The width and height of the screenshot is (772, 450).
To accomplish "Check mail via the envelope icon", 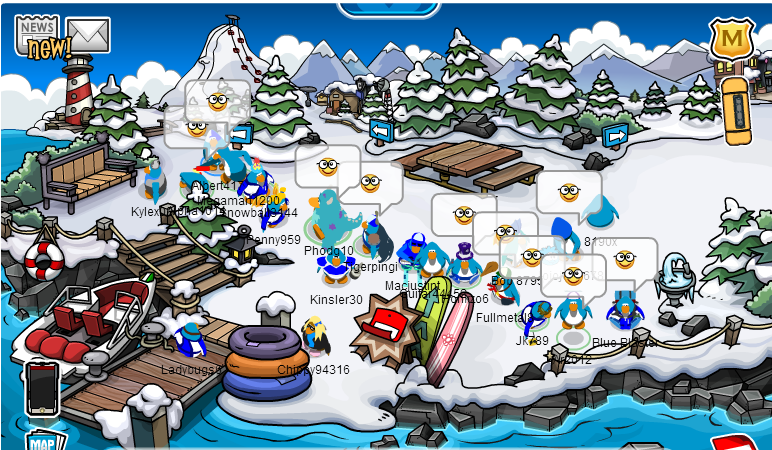I will click(x=88, y=36).
